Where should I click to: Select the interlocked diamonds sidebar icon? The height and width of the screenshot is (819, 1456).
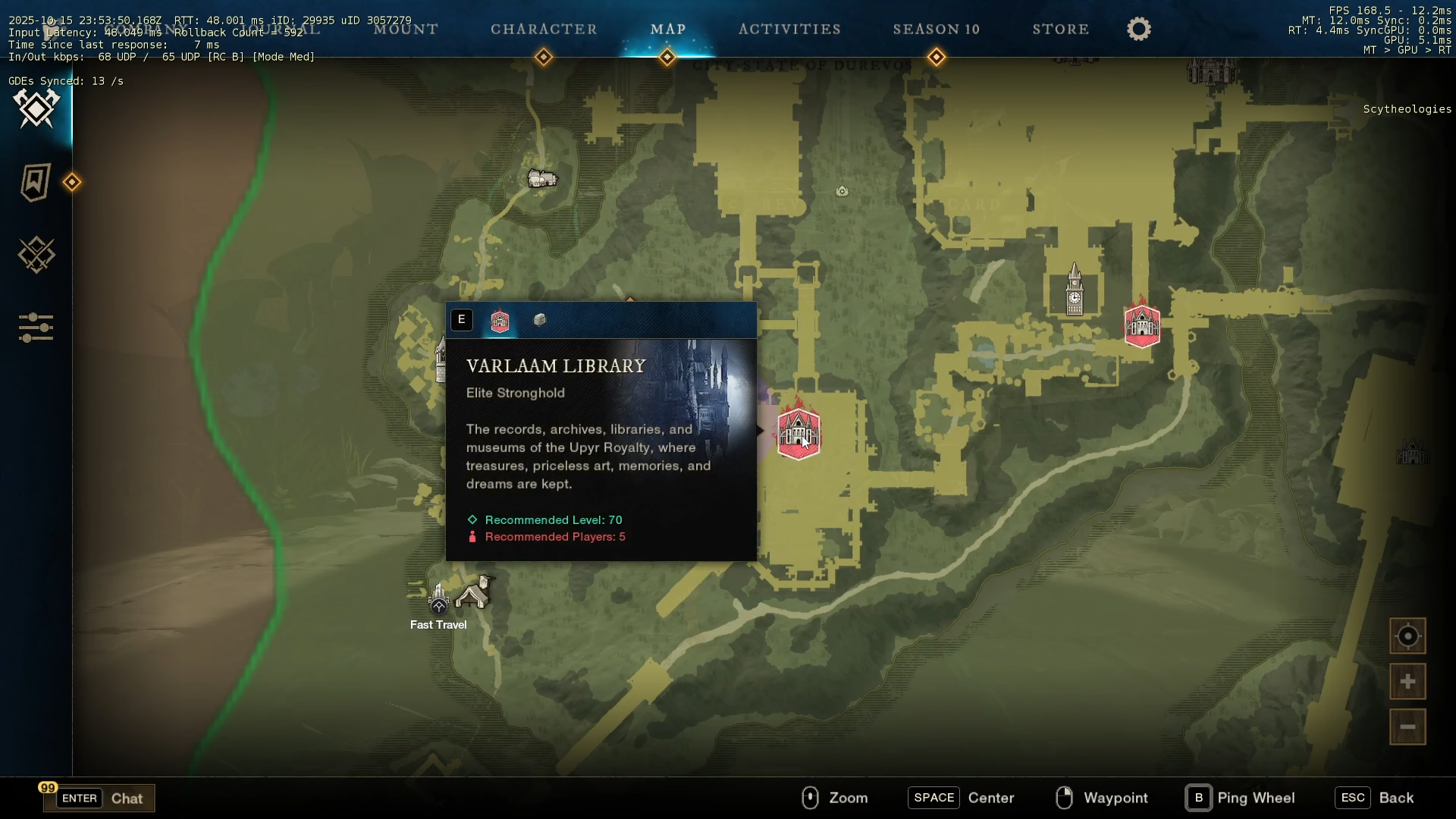[36, 255]
